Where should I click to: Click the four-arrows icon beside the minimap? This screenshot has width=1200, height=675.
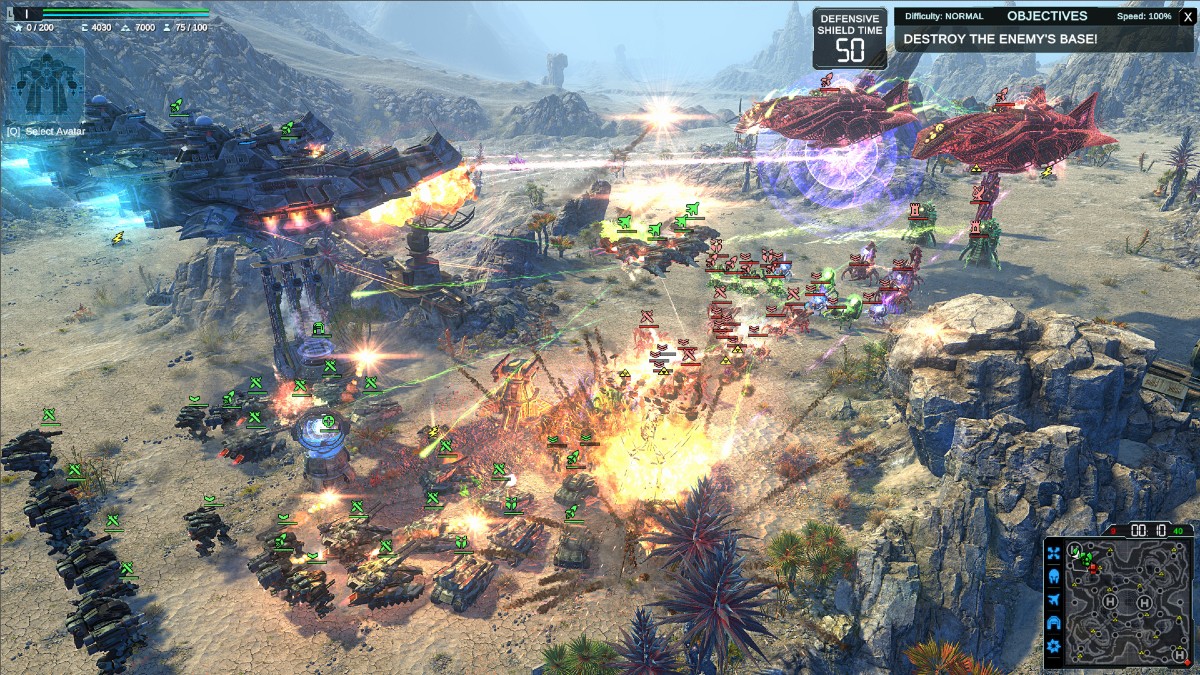(1053, 552)
